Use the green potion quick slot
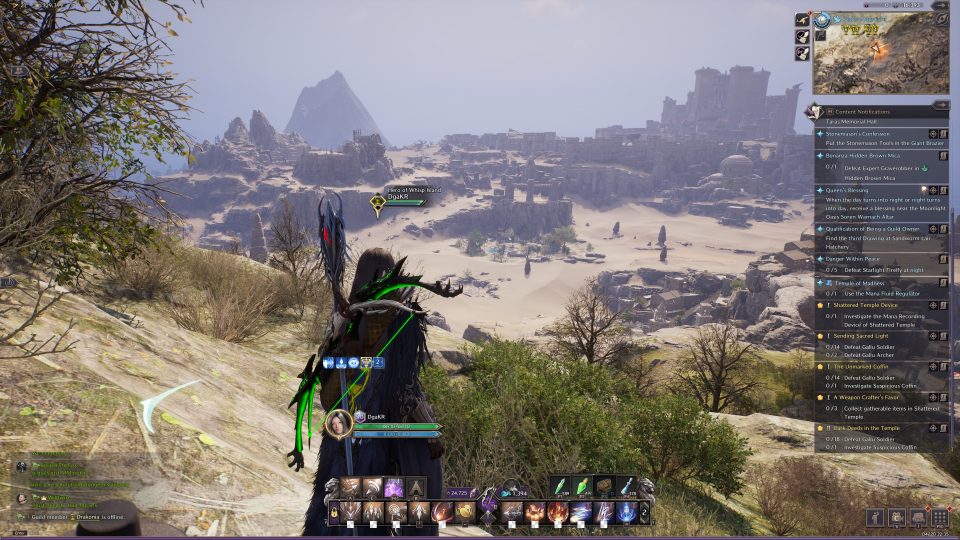 [x=560, y=487]
